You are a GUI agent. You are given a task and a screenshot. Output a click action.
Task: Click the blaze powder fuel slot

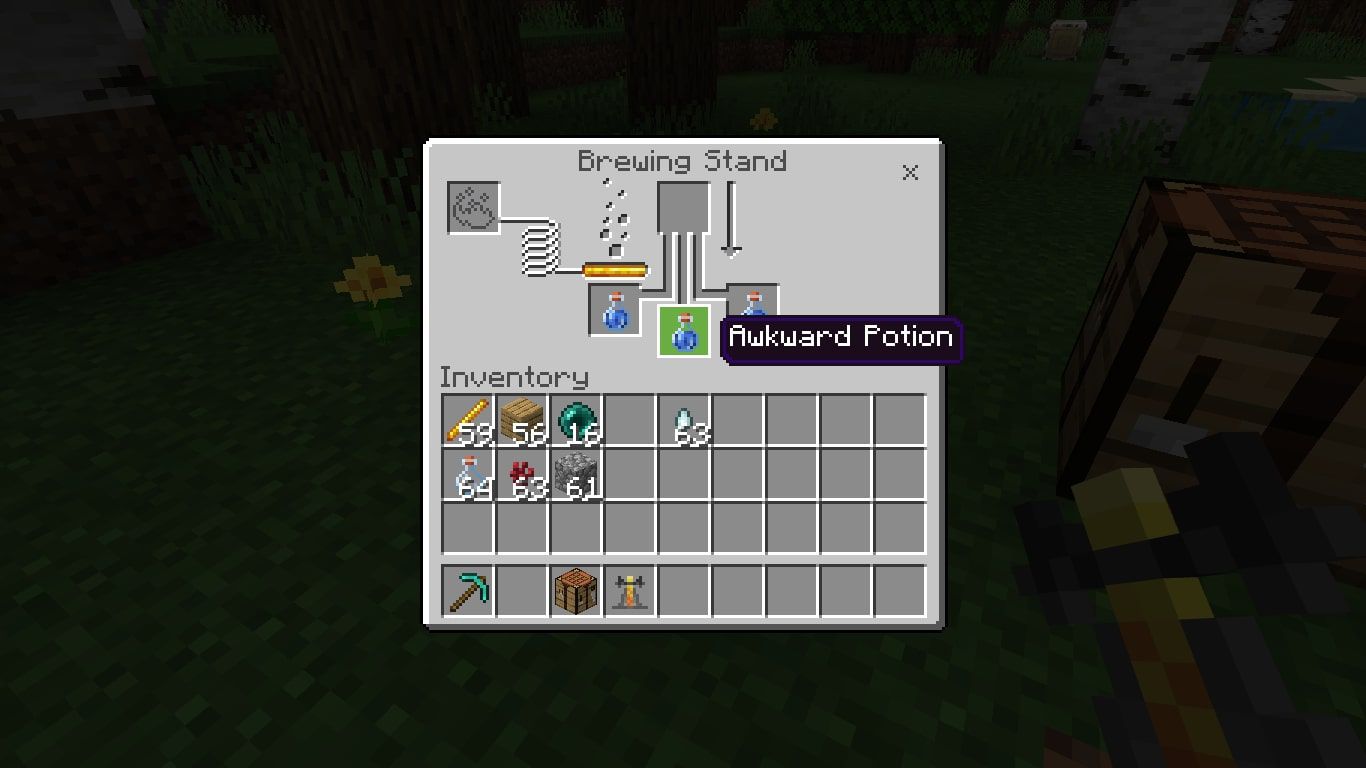click(x=474, y=208)
